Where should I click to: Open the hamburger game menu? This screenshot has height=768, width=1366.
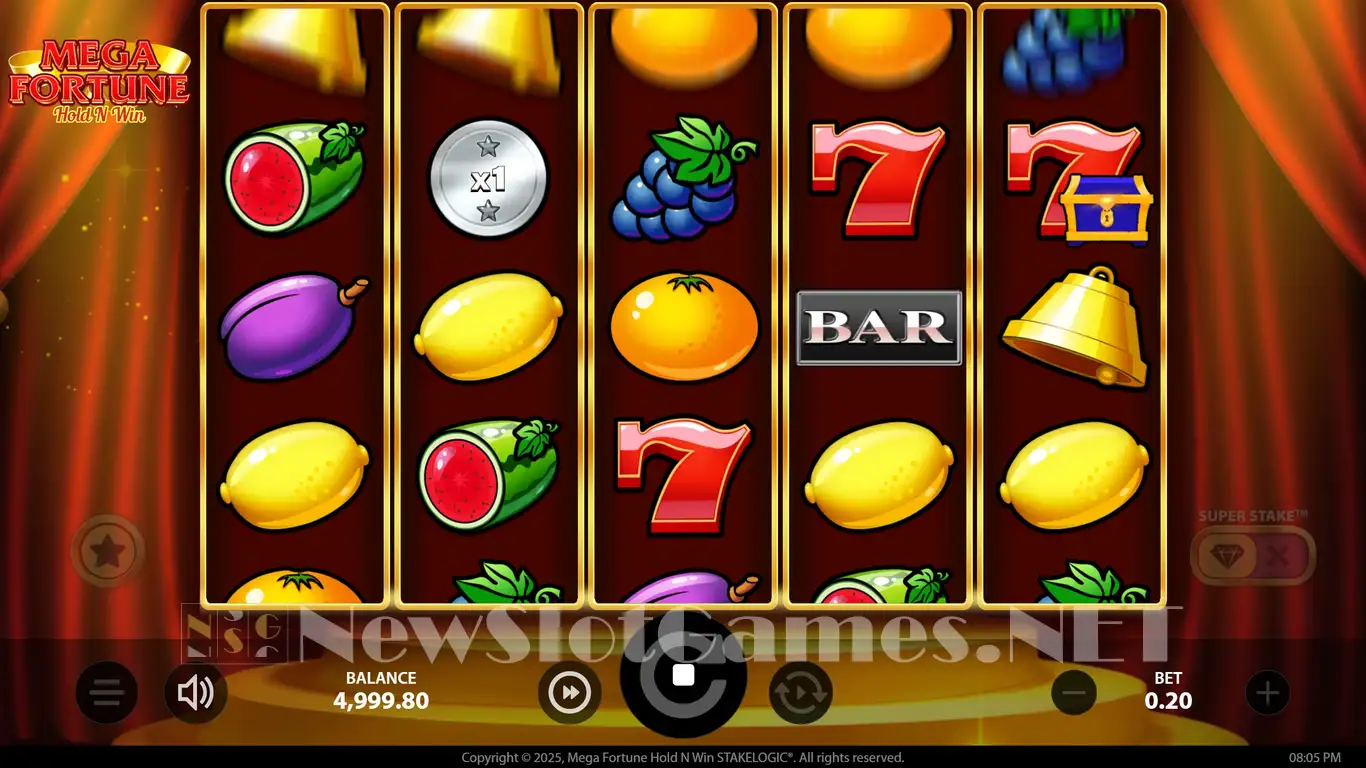coord(107,692)
